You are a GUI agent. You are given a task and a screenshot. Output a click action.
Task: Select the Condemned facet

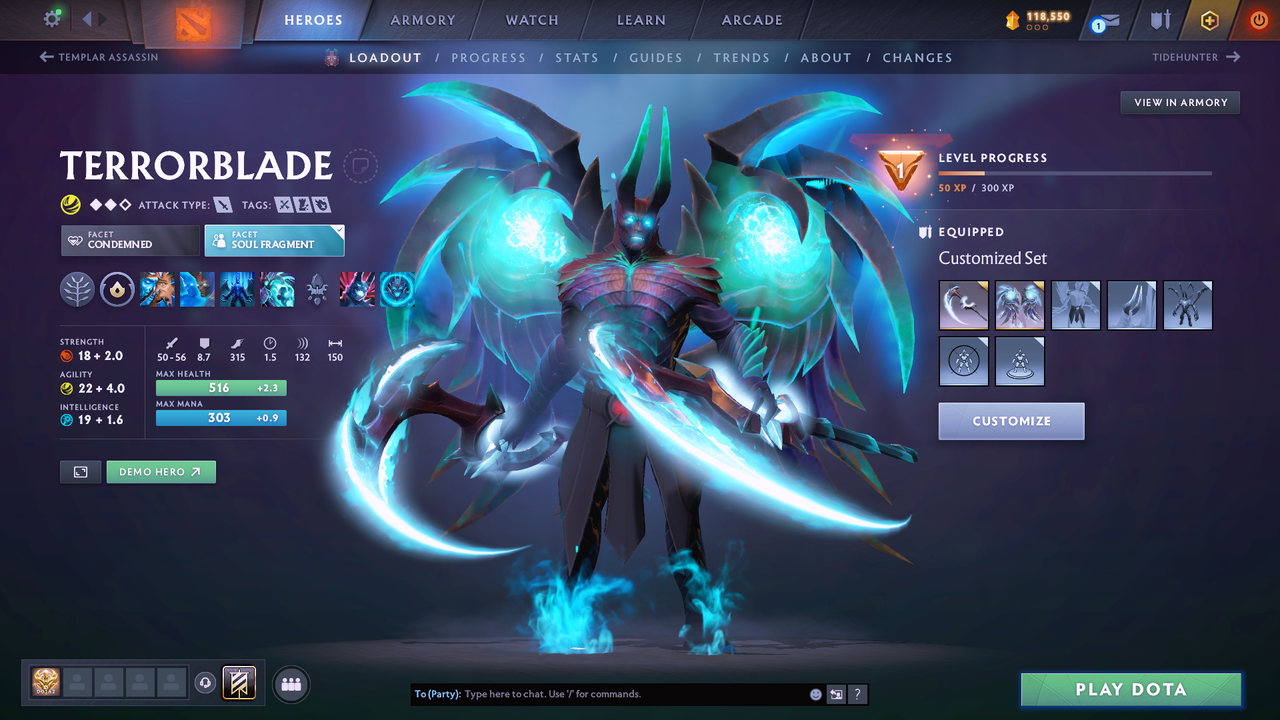[129, 240]
